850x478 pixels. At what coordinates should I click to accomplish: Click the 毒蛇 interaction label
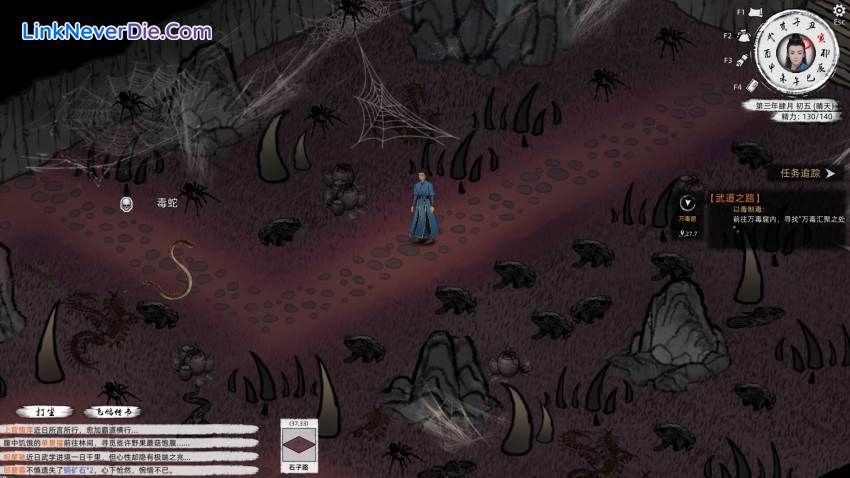(167, 203)
